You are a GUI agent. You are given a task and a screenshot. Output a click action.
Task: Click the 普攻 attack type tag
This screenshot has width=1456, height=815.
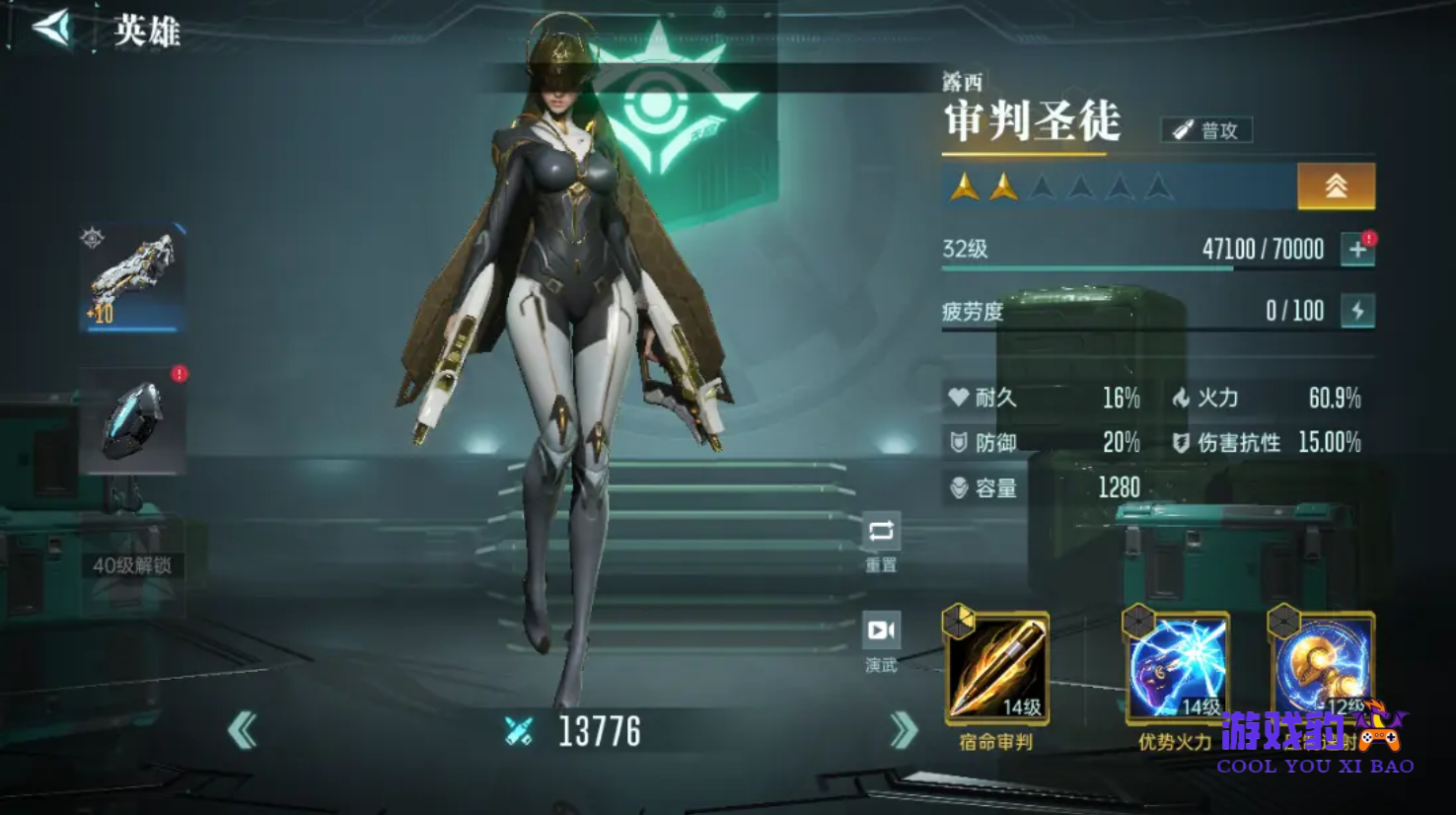(x=1206, y=130)
